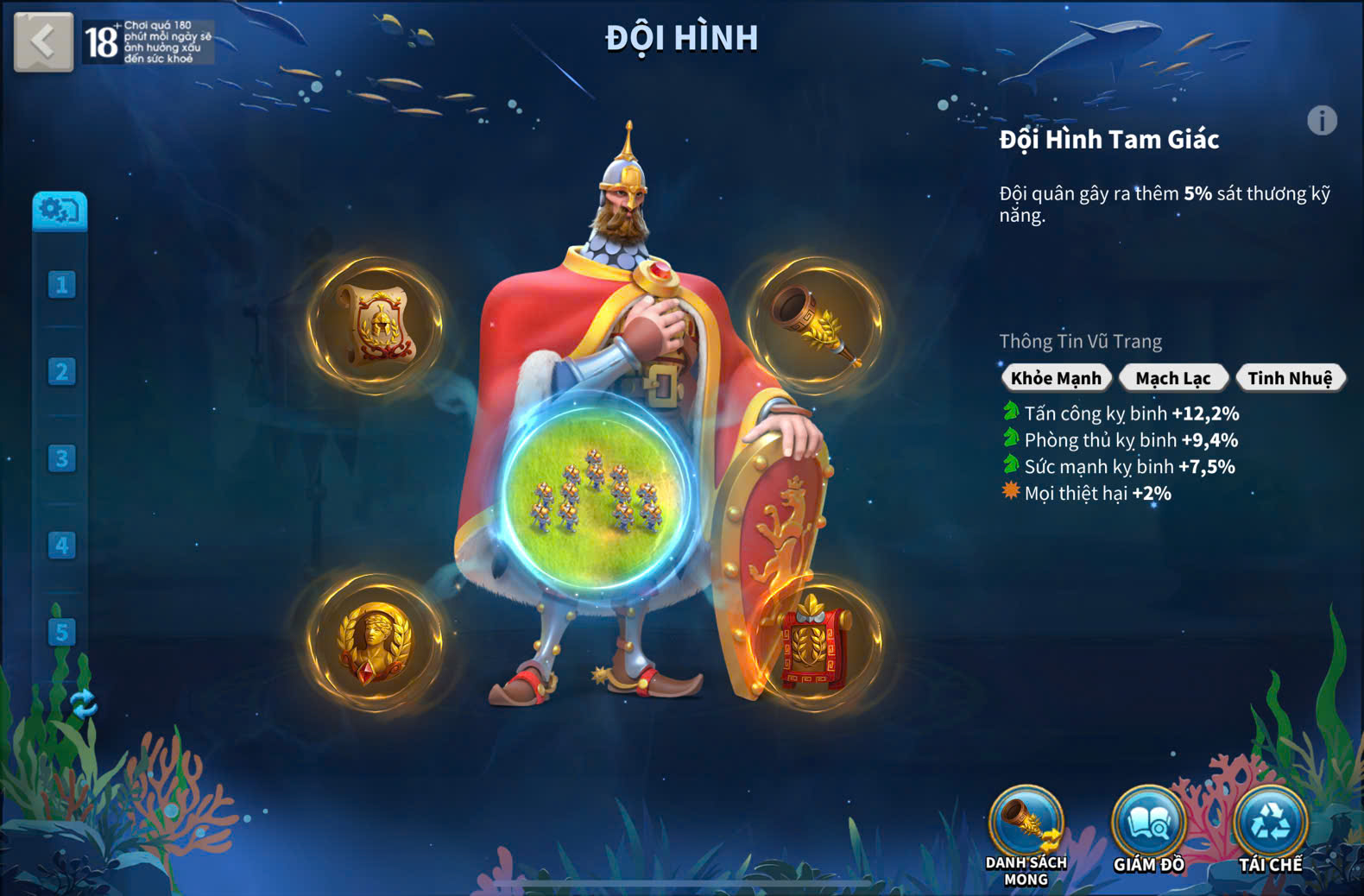Image resolution: width=1364 pixels, height=896 pixels.
Task: Switch to formation preset 5
Action: 61,632
